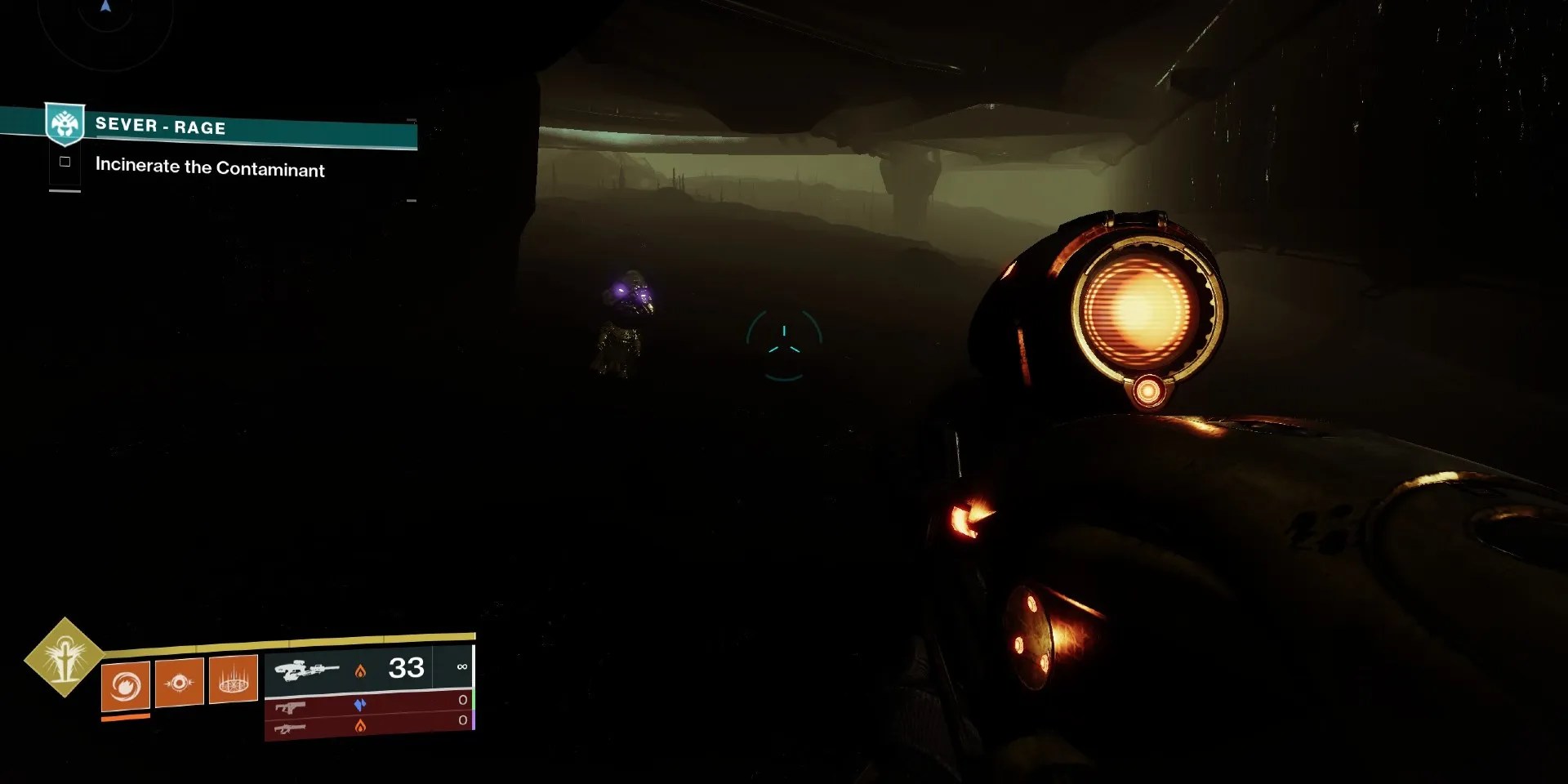
Task: Click the Well rift class ability icon
Action: click(234, 680)
